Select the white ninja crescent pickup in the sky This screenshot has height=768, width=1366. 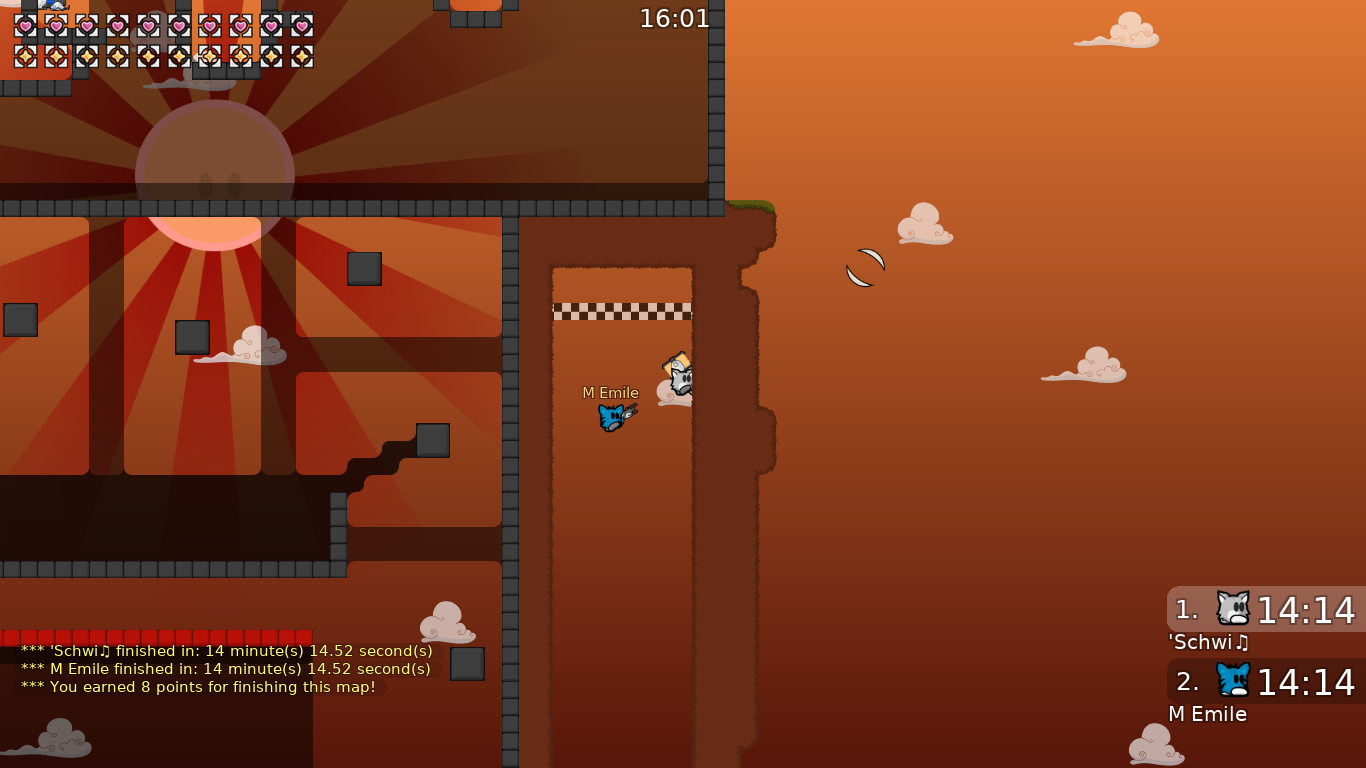(864, 267)
